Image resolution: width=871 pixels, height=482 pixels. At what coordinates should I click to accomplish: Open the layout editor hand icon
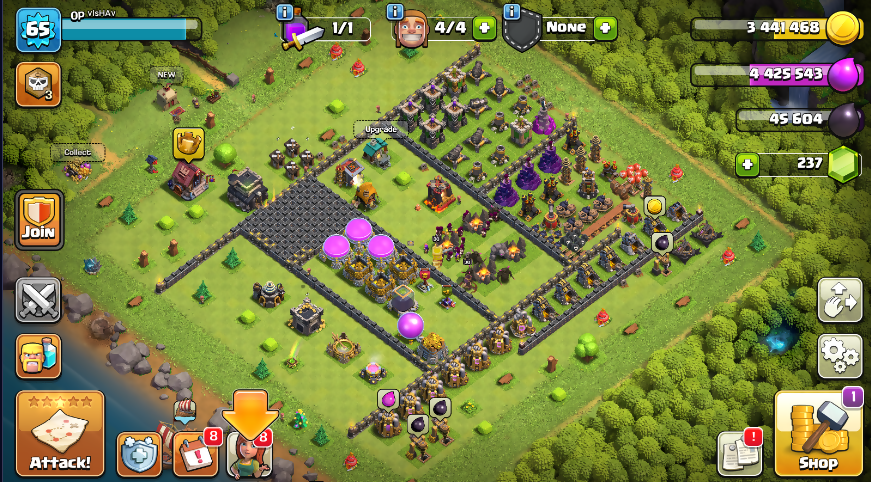click(840, 300)
